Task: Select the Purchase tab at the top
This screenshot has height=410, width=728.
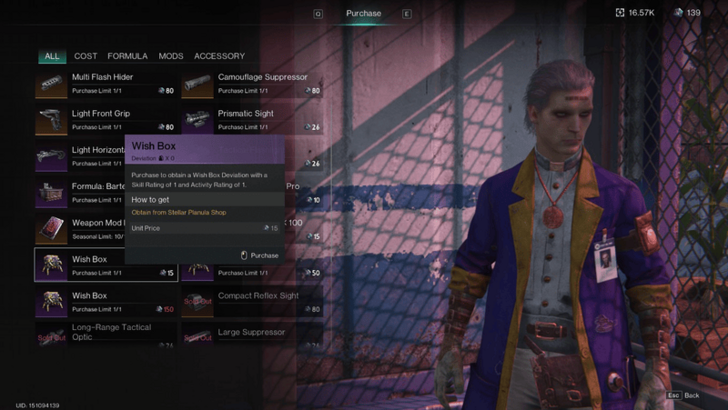Action: click(363, 13)
